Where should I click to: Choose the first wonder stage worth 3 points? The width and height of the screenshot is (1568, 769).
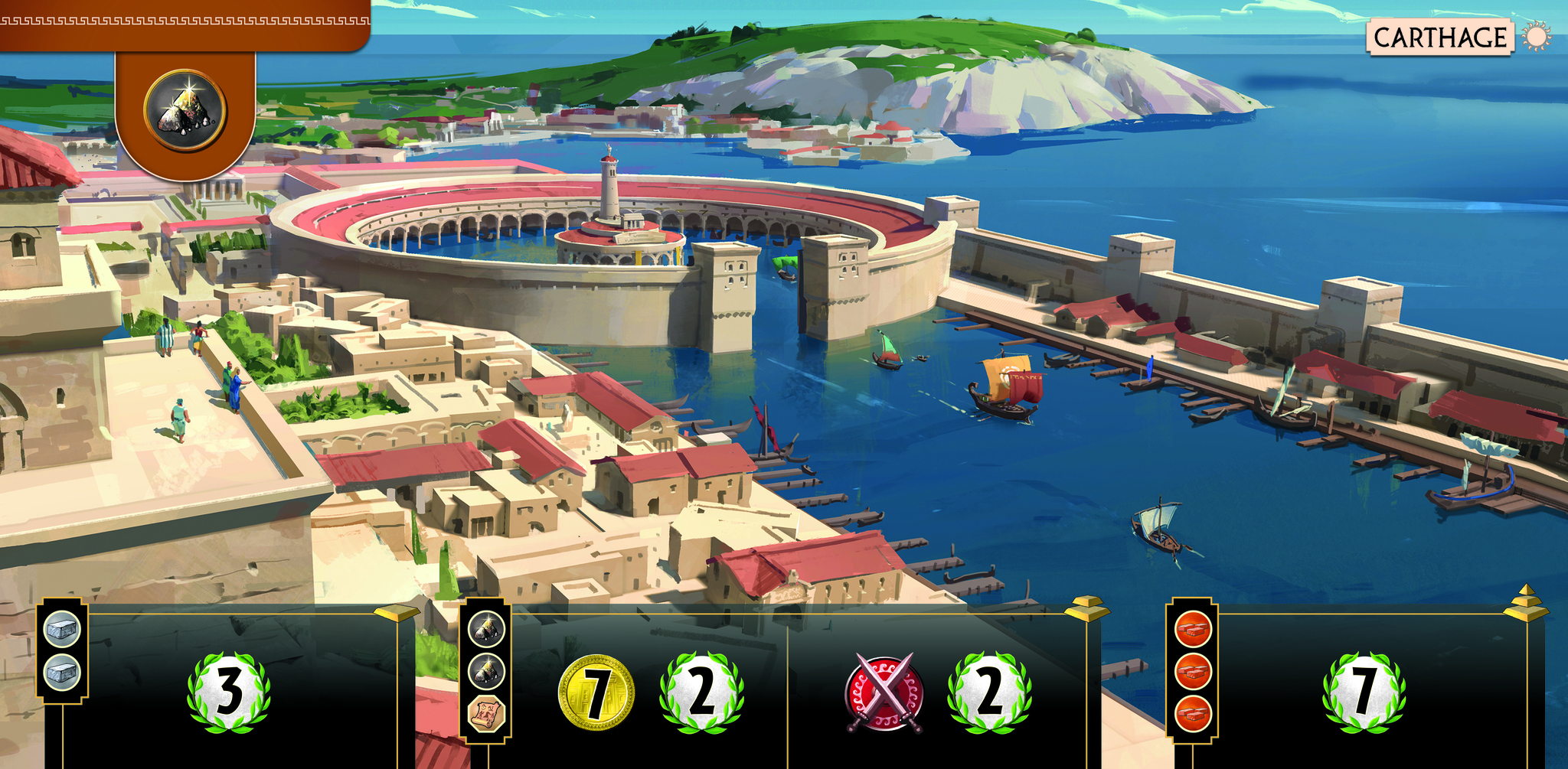(229, 692)
